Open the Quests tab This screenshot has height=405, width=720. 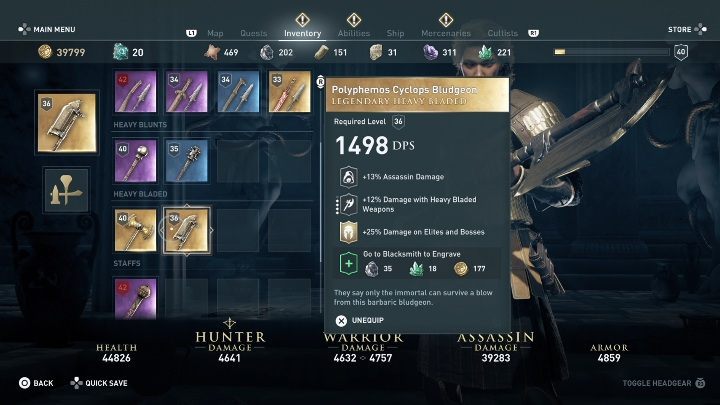pyautogui.click(x=254, y=32)
